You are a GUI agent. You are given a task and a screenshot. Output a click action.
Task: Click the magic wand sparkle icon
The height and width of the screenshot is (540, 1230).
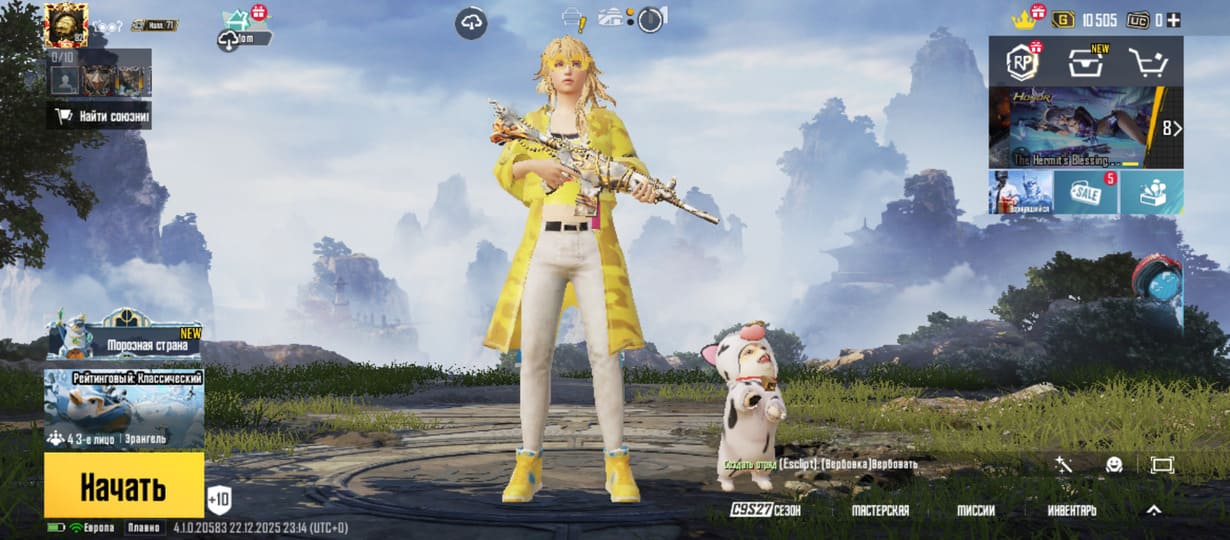coord(1063,465)
